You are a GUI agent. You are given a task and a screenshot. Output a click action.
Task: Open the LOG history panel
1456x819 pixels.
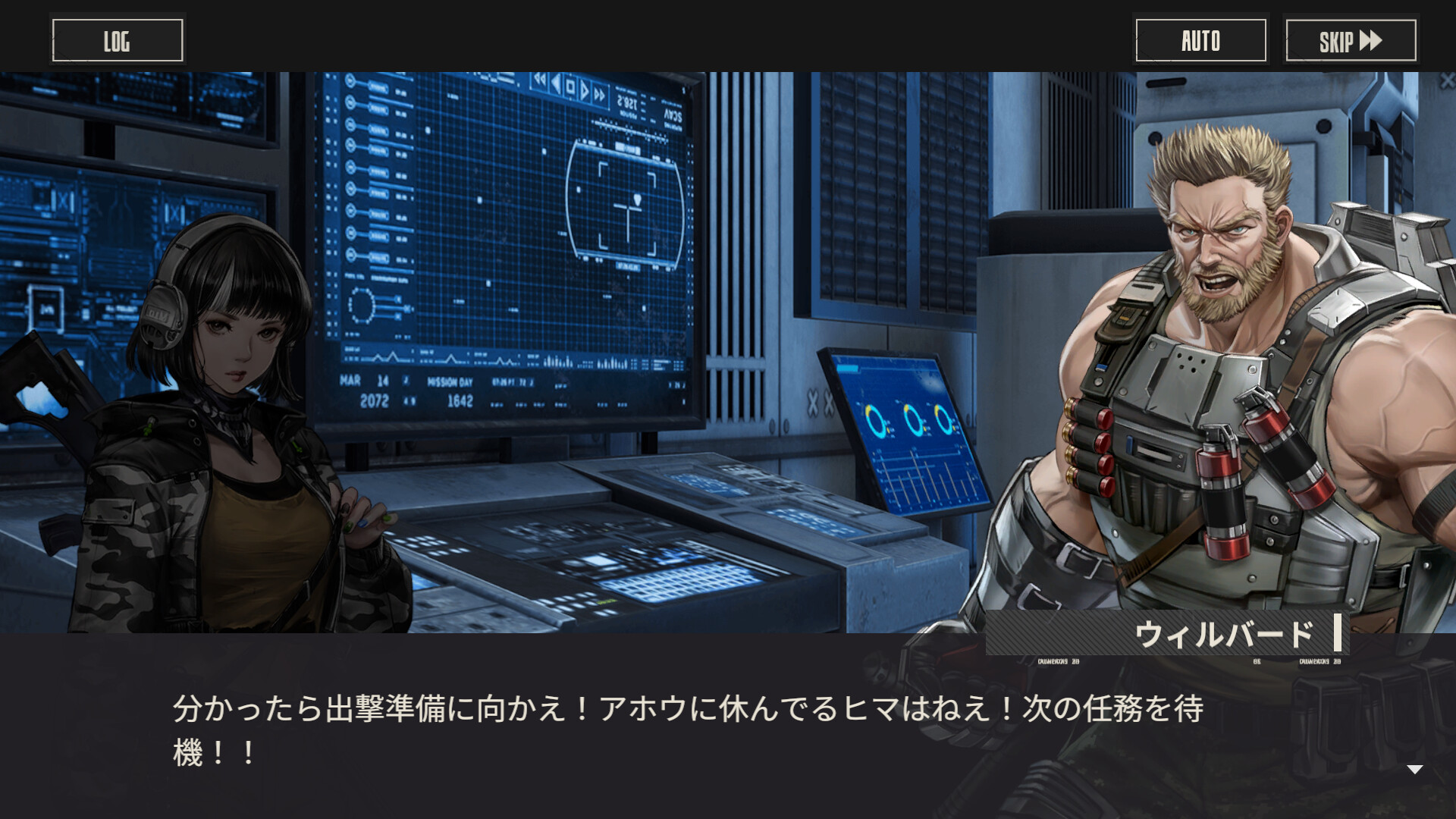coord(117,39)
